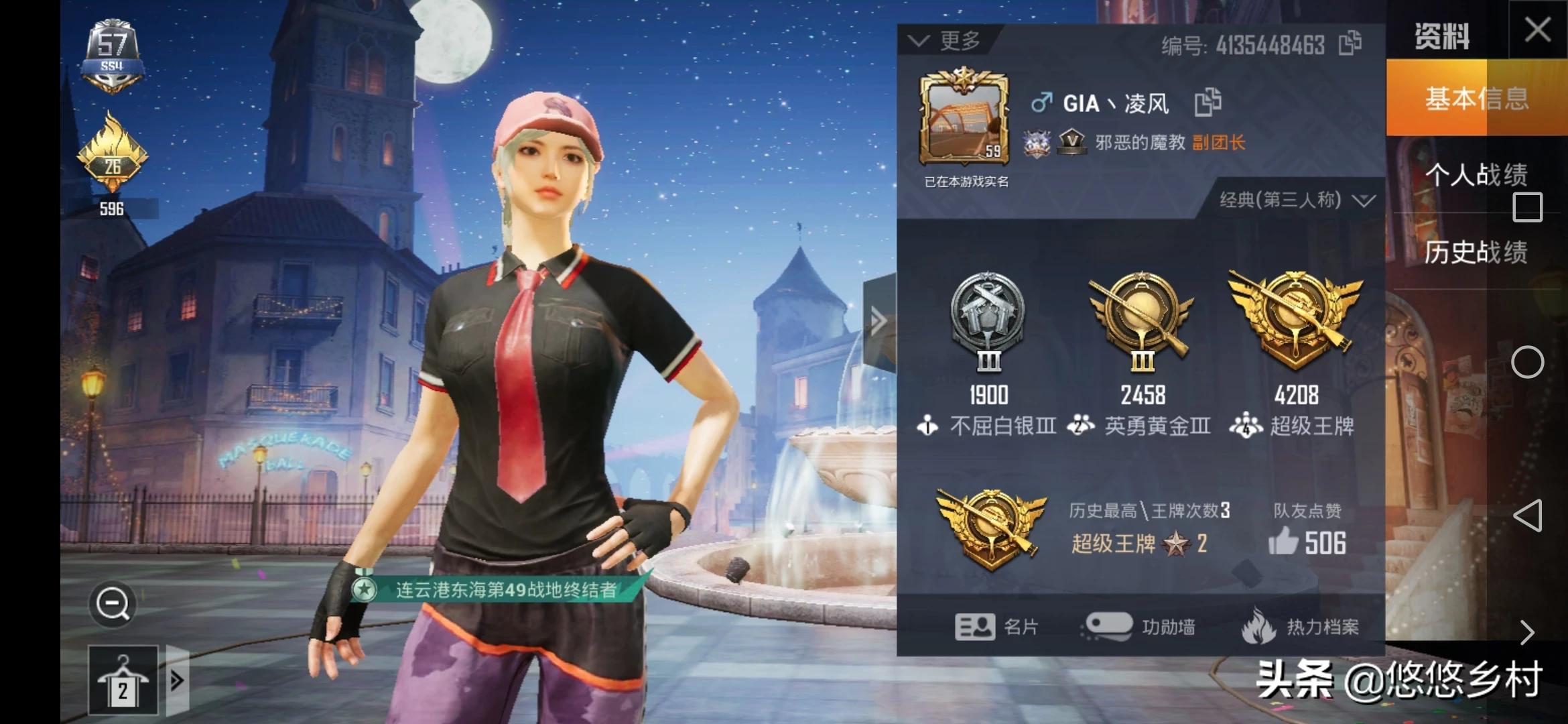Expand the outfit slot arrow
This screenshot has height=724, width=1568.
click(178, 680)
